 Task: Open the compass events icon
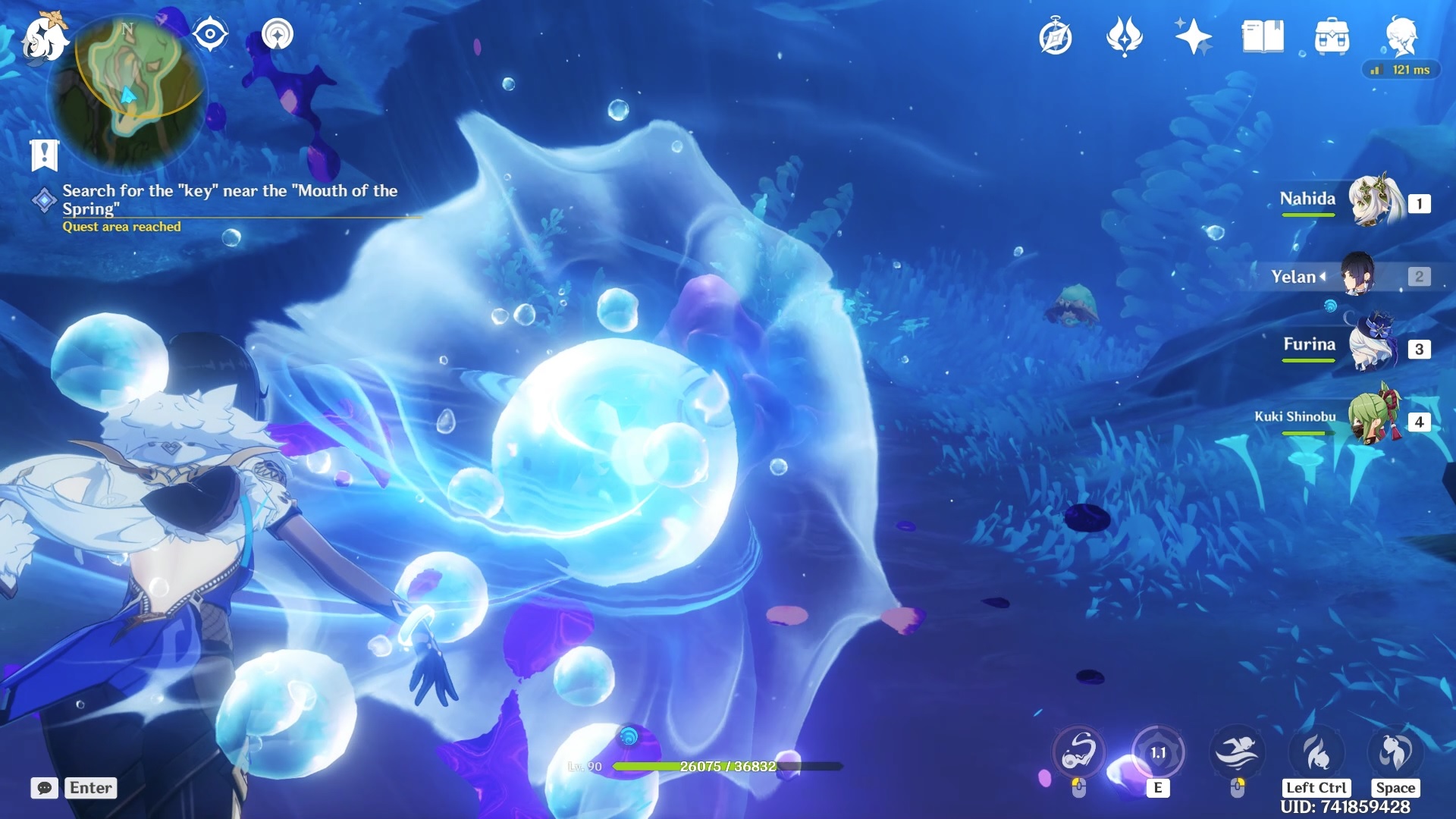pyautogui.click(x=1056, y=37)
